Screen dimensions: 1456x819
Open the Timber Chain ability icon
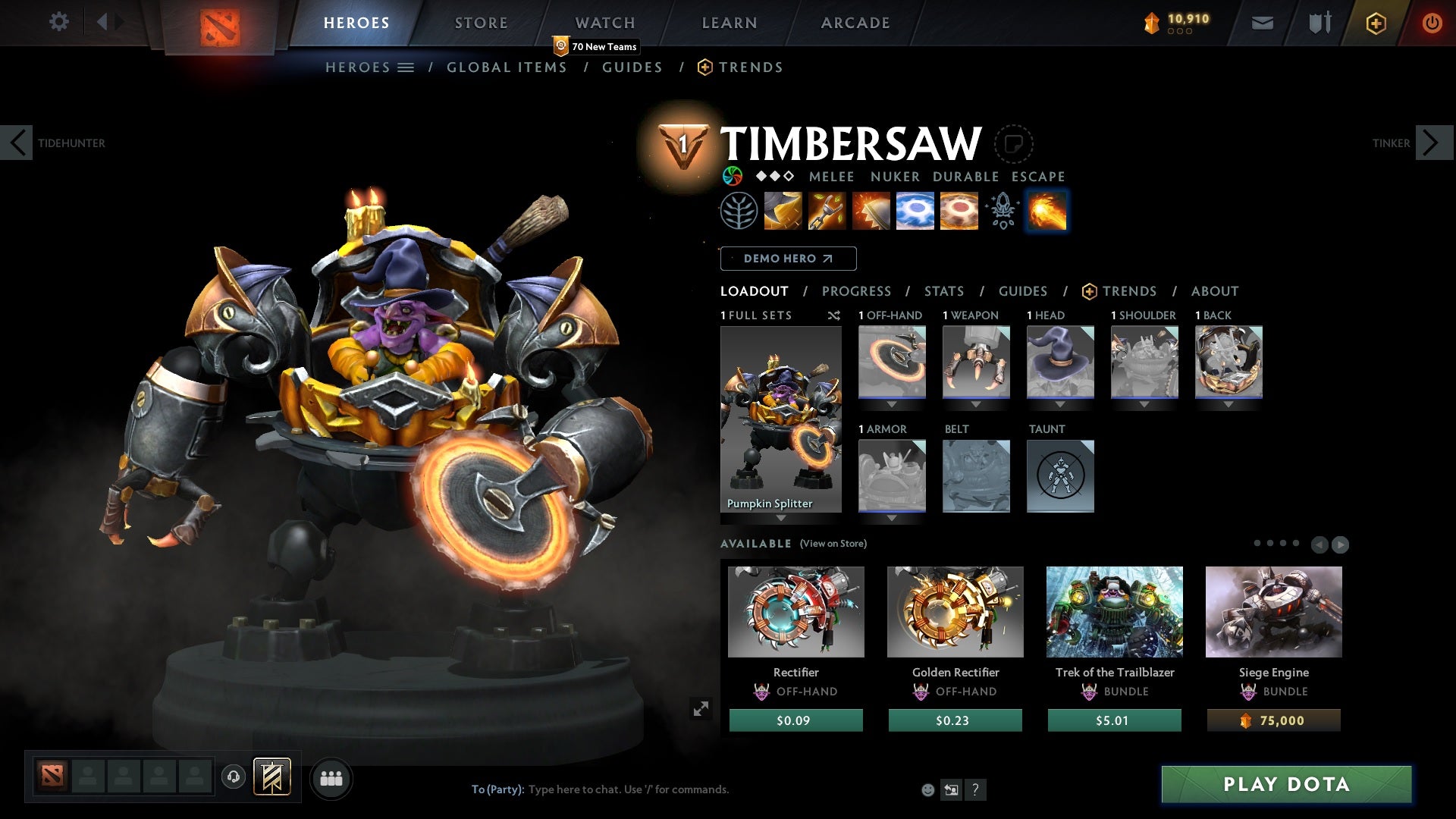pos(827,212)
